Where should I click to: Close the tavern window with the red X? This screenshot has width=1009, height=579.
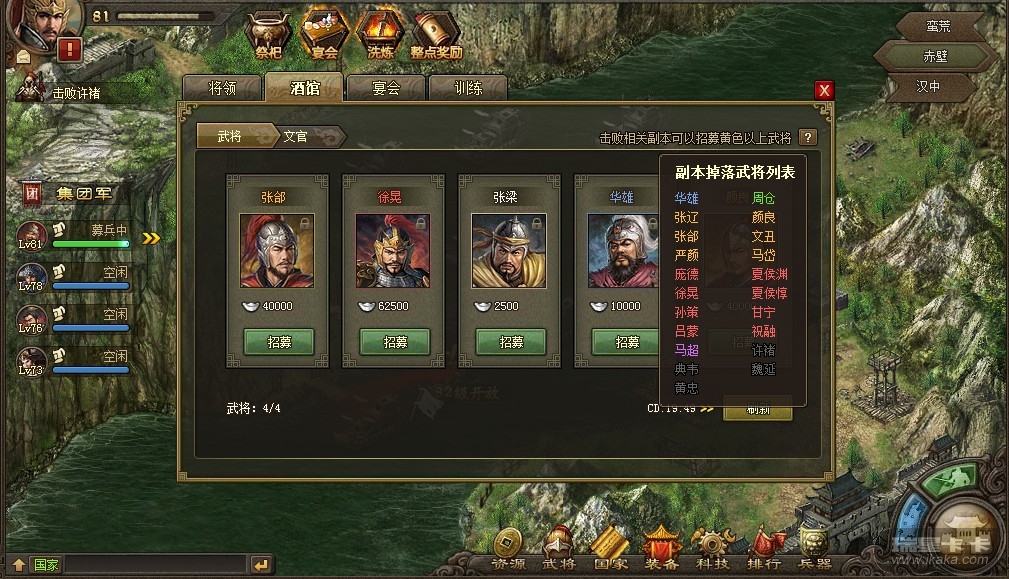[824, 90]
